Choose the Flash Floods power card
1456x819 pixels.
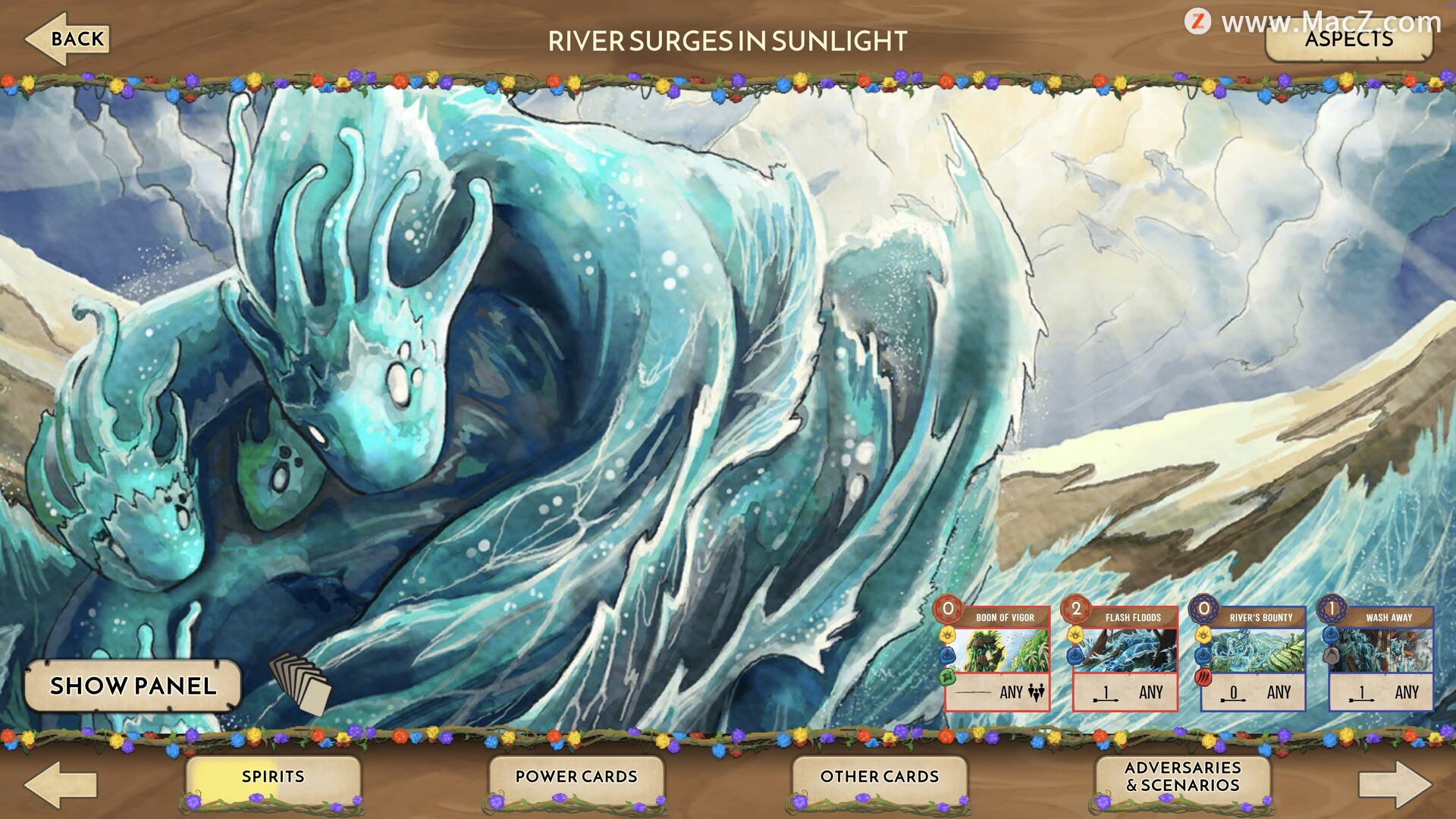pyautogui.click(x=1125, y=657)
